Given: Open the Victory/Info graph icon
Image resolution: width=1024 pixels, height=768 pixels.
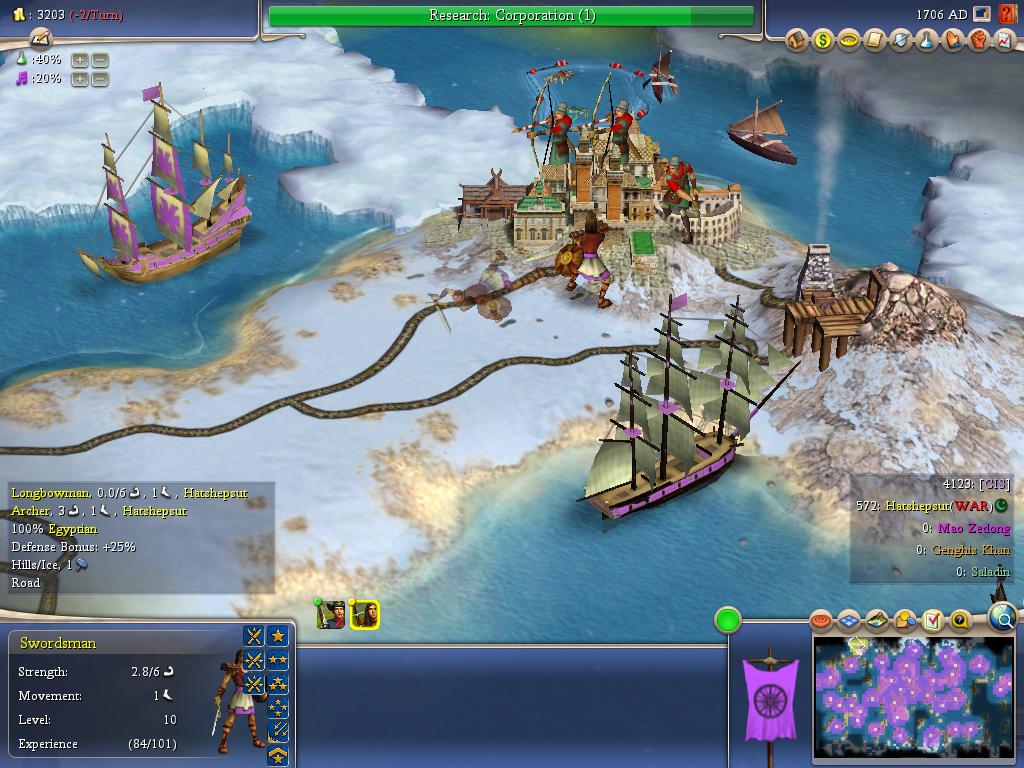Looking at the screenshot, I should pyautogui.click(x=1003, y=41).
